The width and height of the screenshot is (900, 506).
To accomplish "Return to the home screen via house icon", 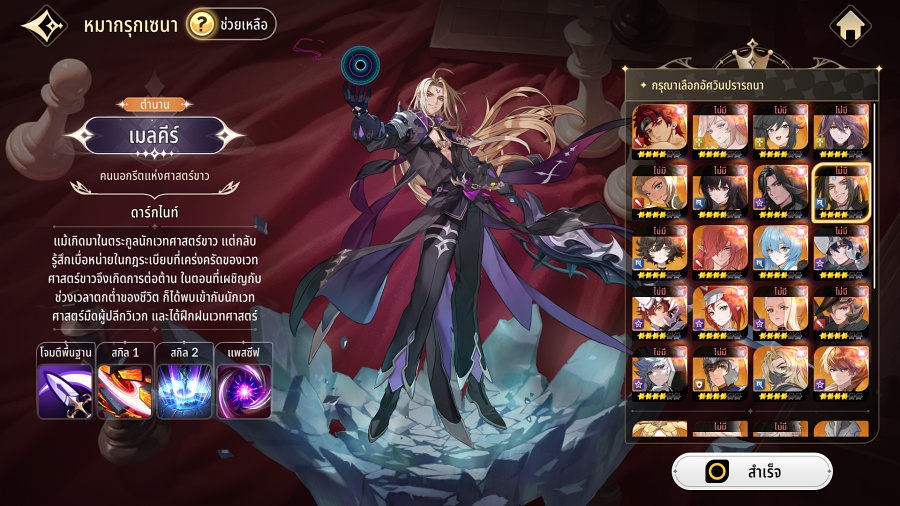I will (851, 25).
